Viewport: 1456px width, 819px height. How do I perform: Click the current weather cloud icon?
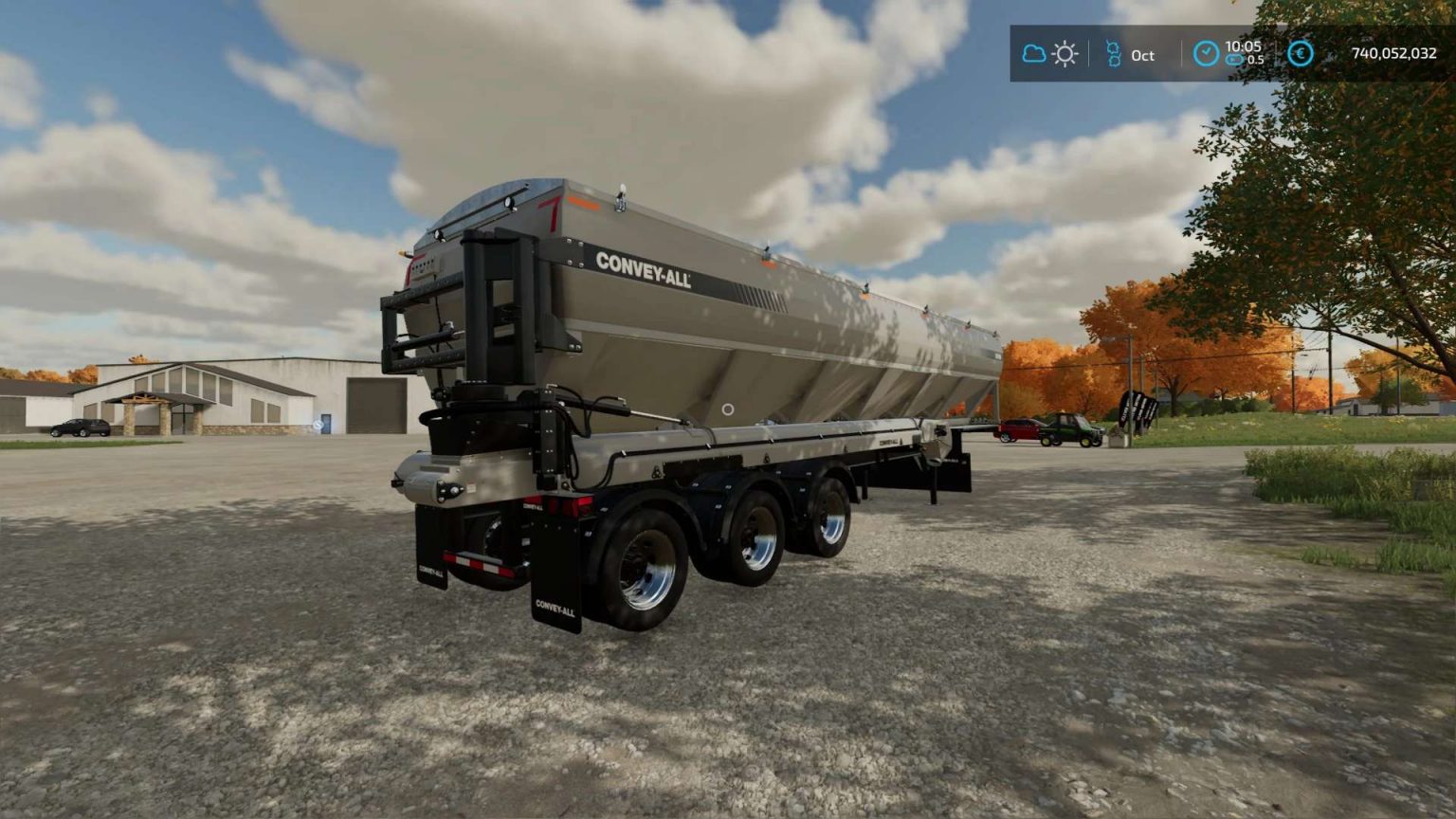1033,54
